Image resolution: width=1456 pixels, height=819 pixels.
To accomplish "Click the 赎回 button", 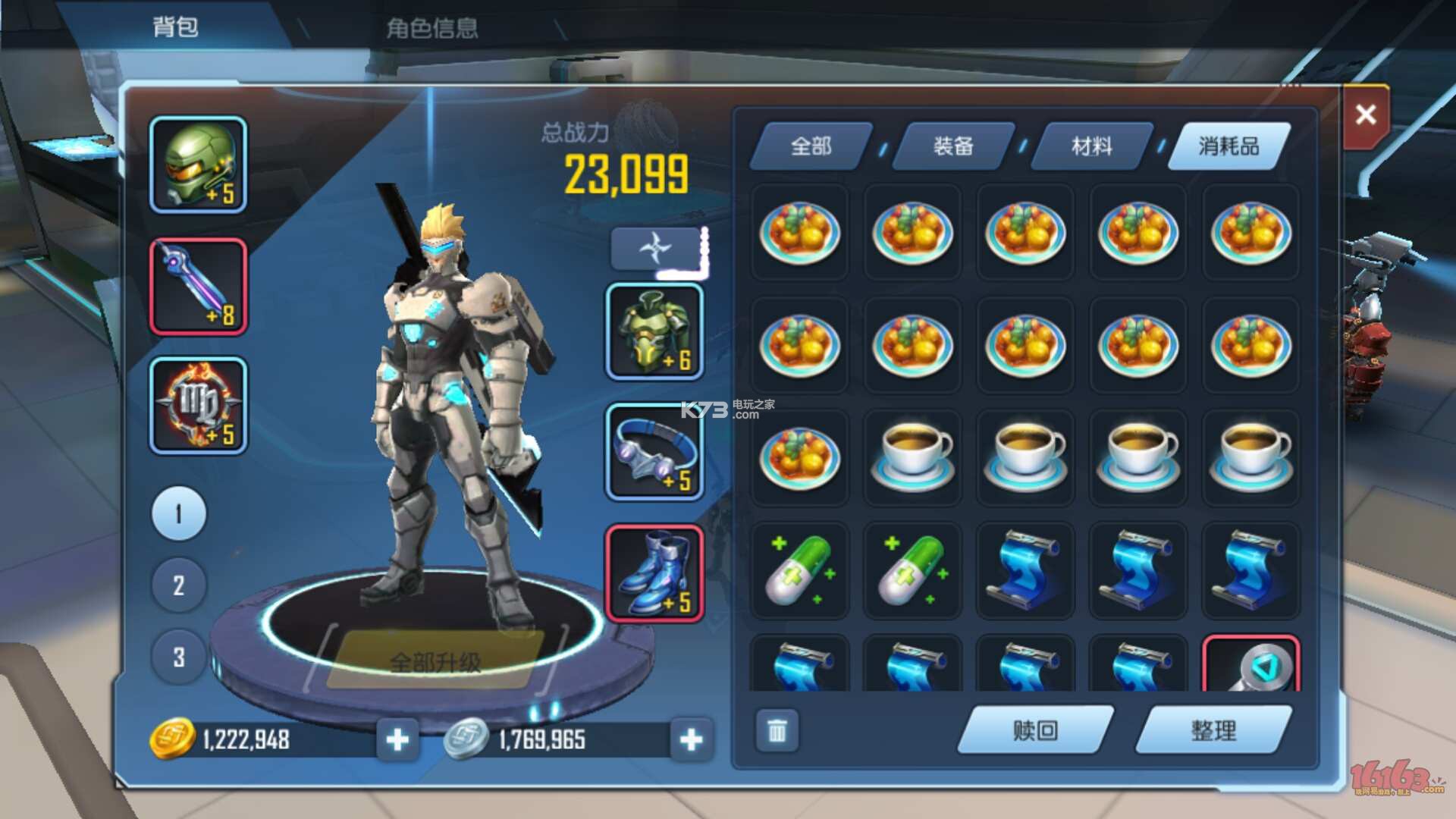I will (1035, 730).
